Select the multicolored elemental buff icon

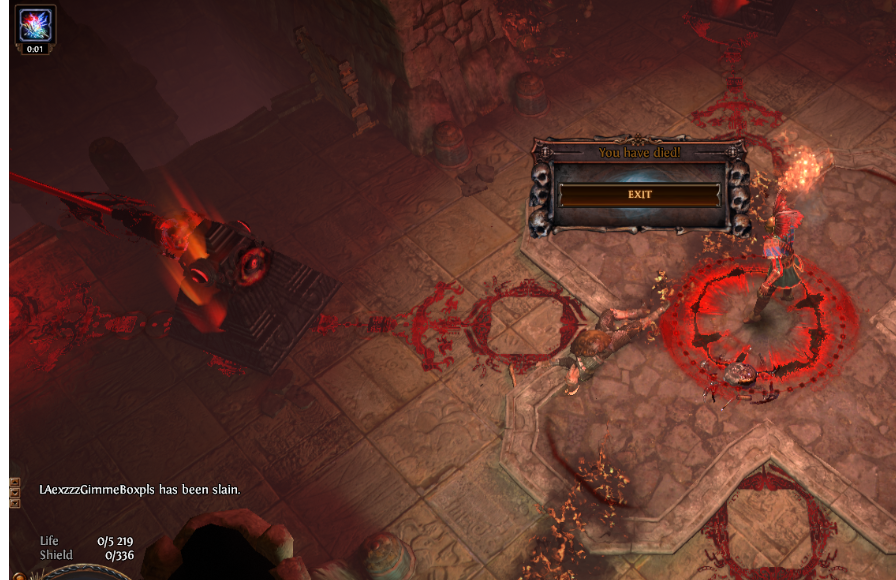(x=35, y=24)
